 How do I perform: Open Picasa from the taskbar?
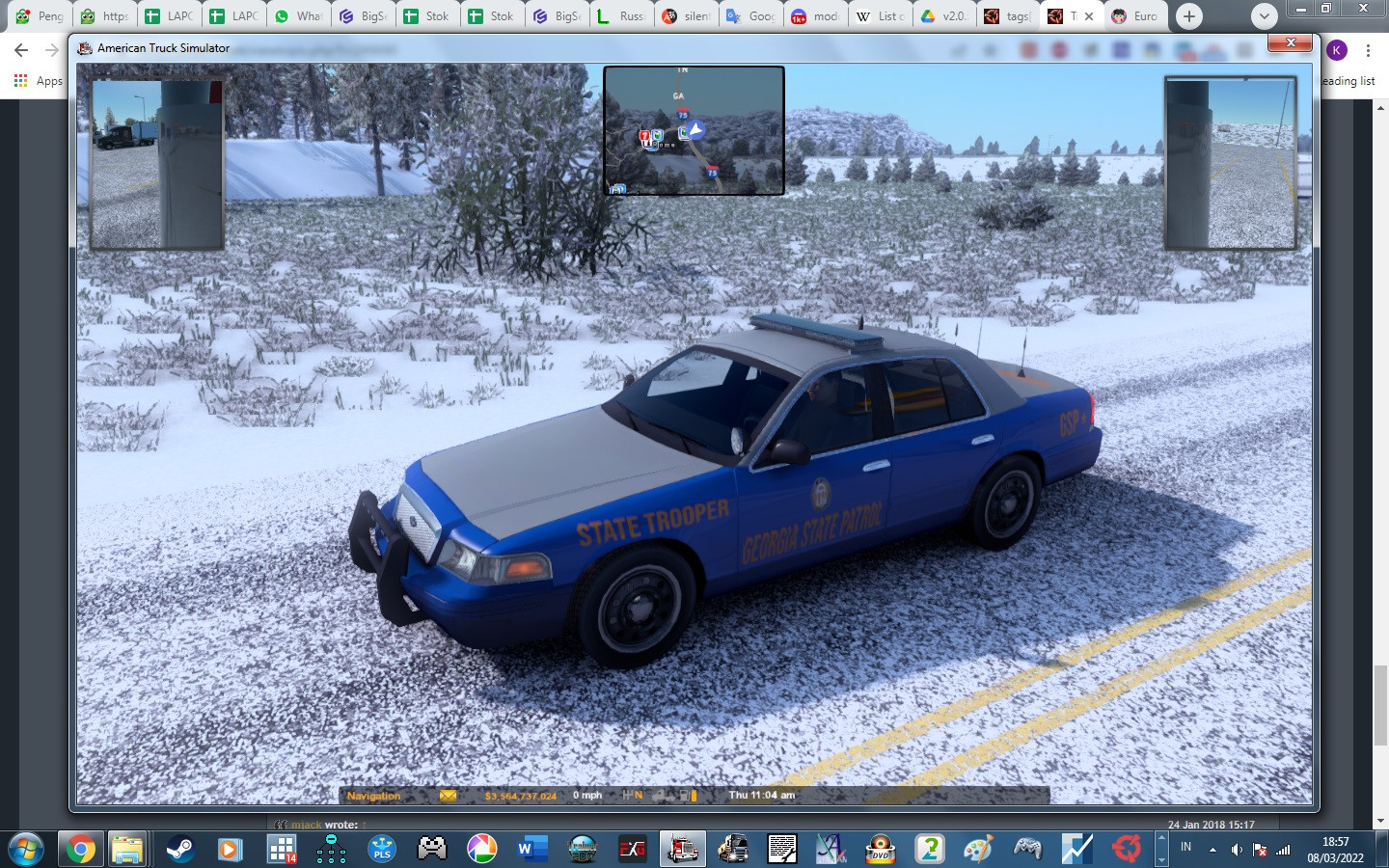tap(480, 850)
